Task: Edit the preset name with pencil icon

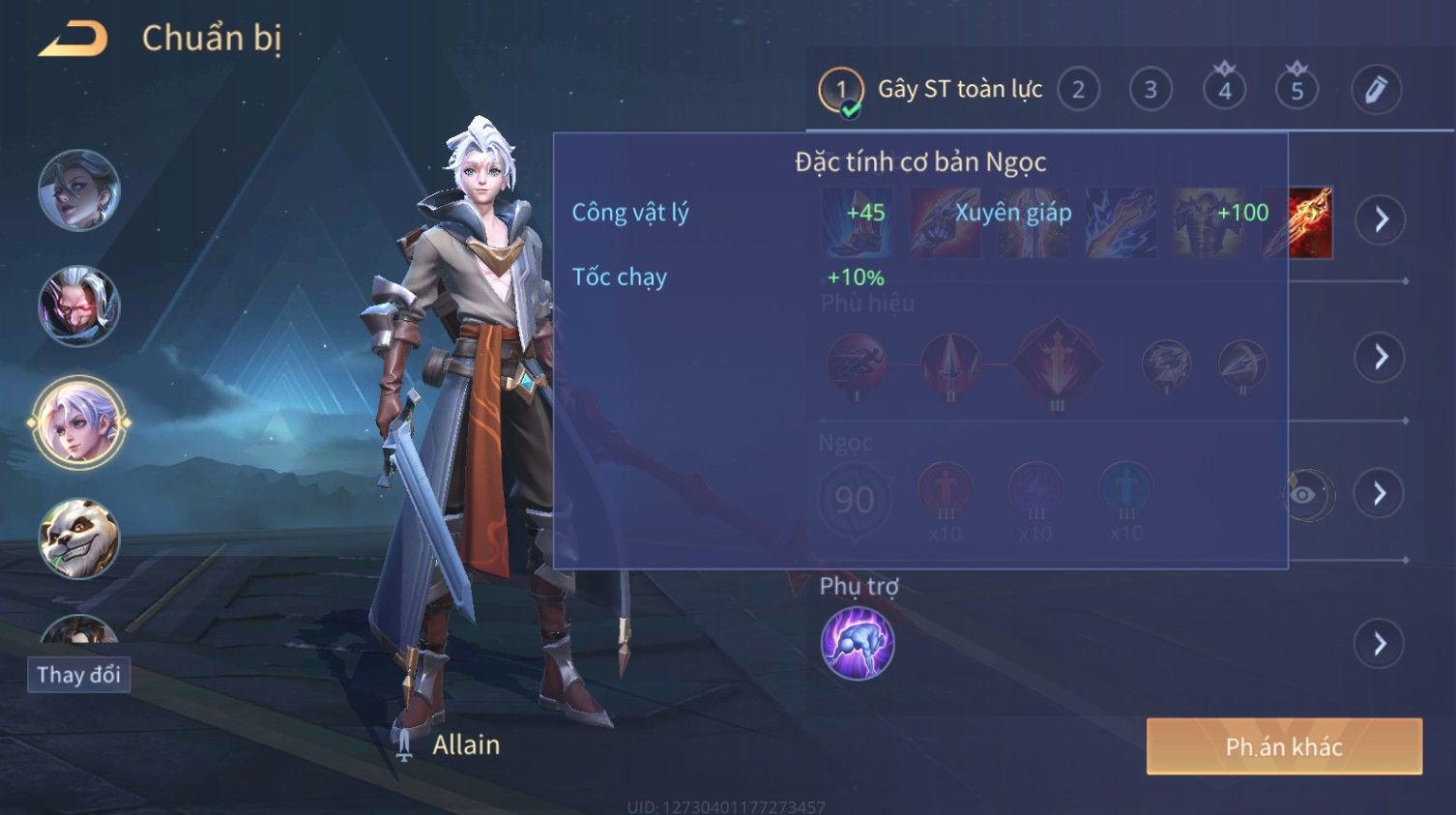Action: (x=1376, y=90)
